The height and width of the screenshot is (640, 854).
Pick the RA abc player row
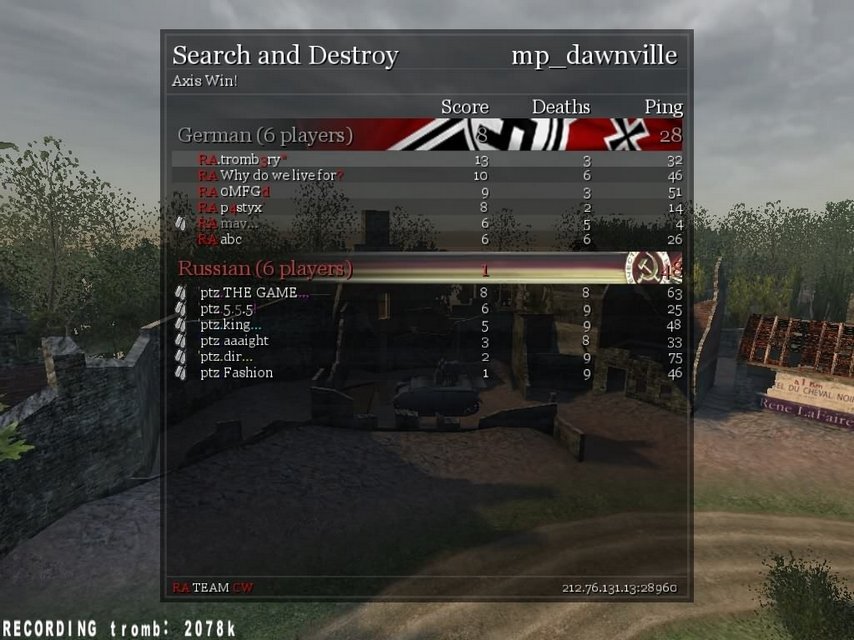click(220, 240)
